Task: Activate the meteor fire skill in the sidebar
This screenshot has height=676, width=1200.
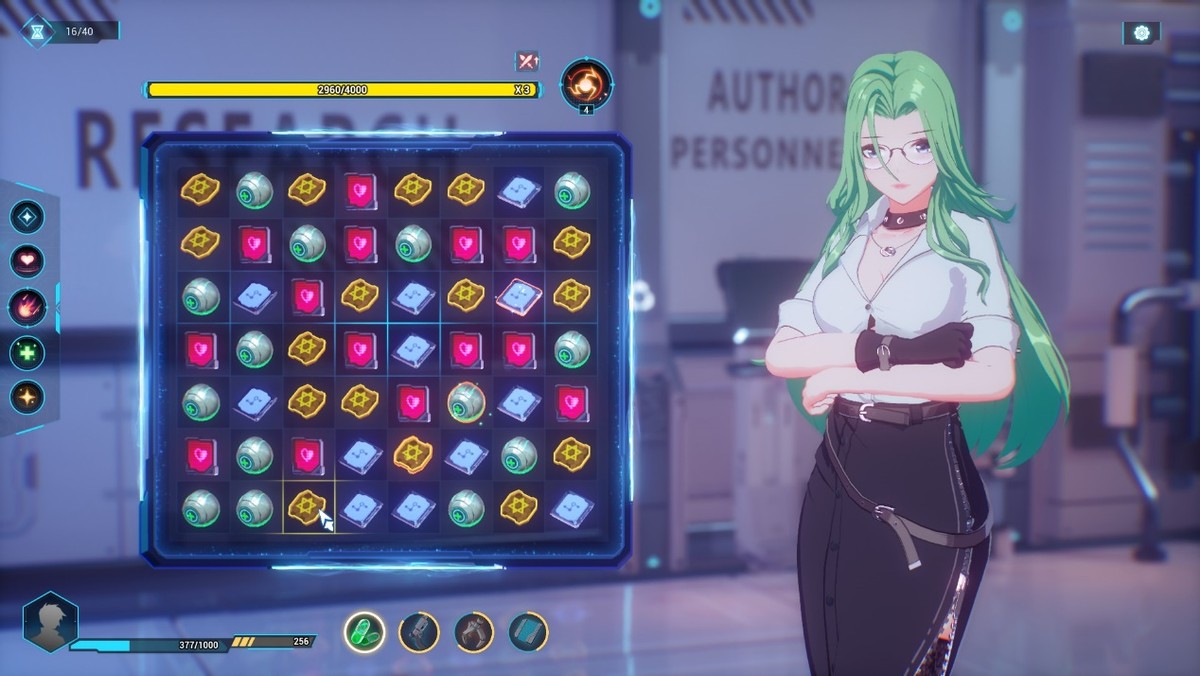Action: click(27, 306)
